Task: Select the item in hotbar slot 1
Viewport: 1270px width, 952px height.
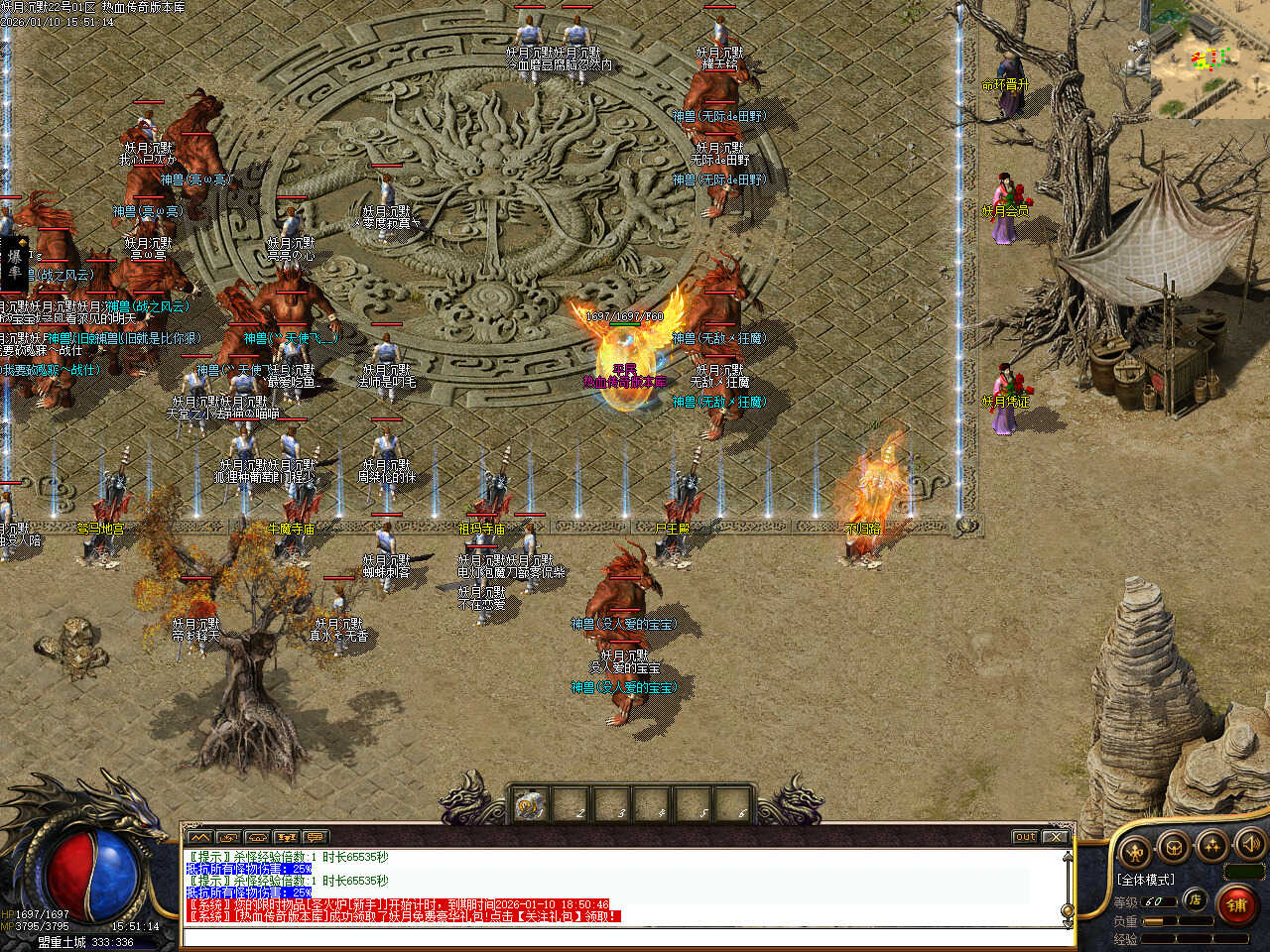Action: tap(531, 806)
